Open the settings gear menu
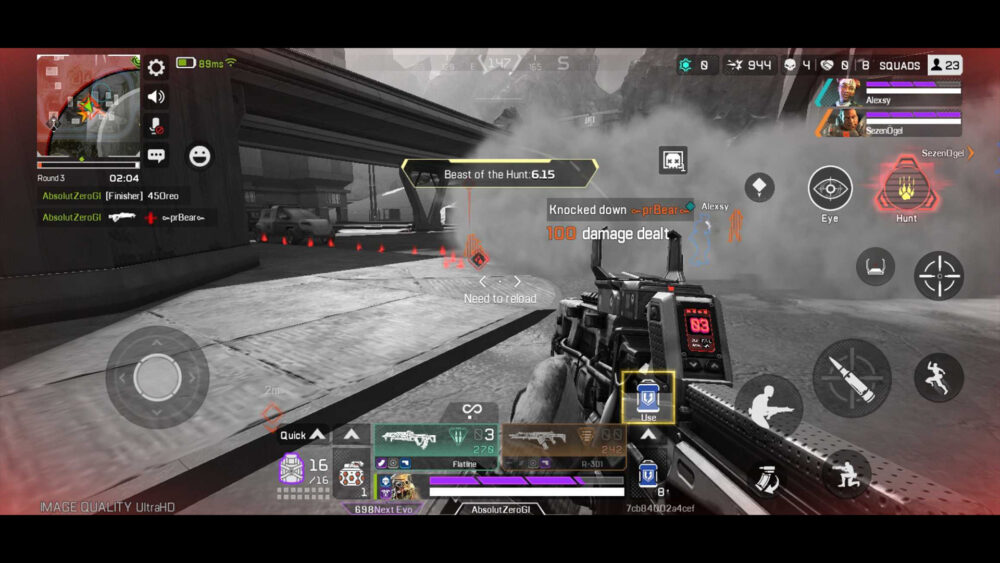This screenshot has height=563, width=1000. tap(156, 68)
